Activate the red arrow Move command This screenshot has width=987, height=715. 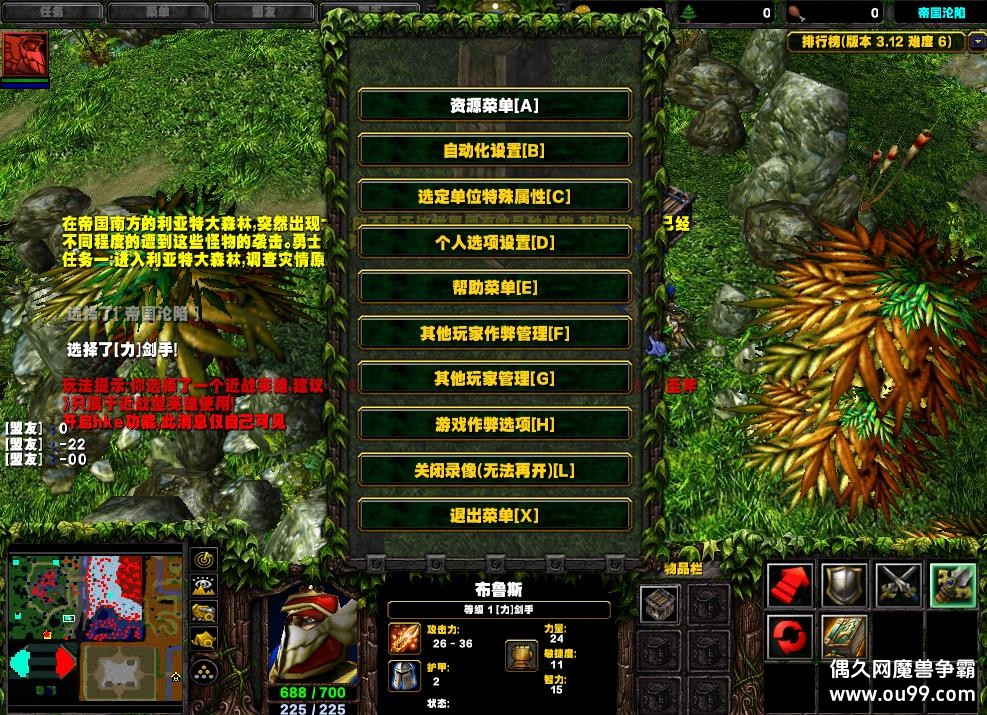(790, 585)
